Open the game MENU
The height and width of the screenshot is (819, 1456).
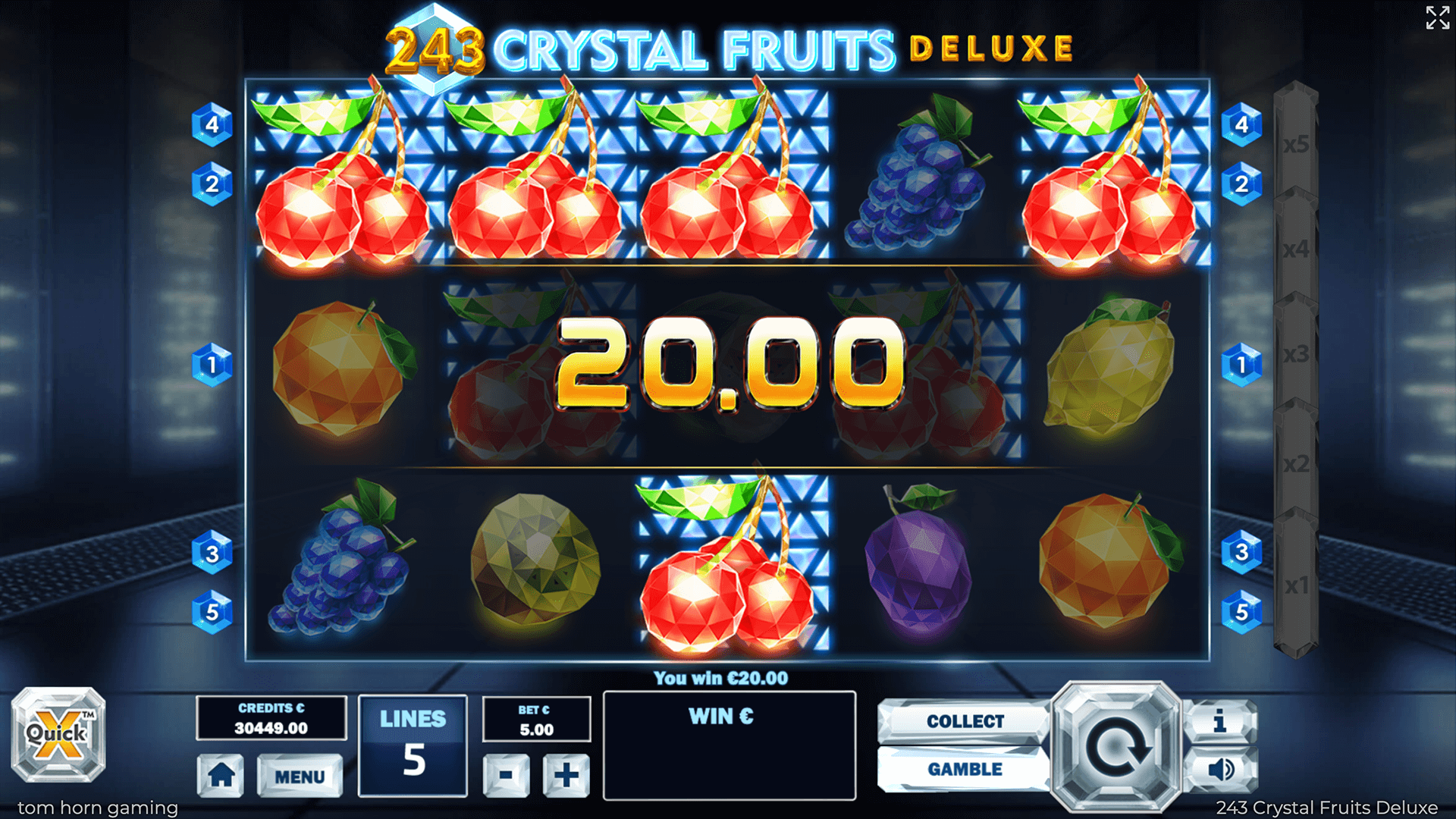point(300,776)
